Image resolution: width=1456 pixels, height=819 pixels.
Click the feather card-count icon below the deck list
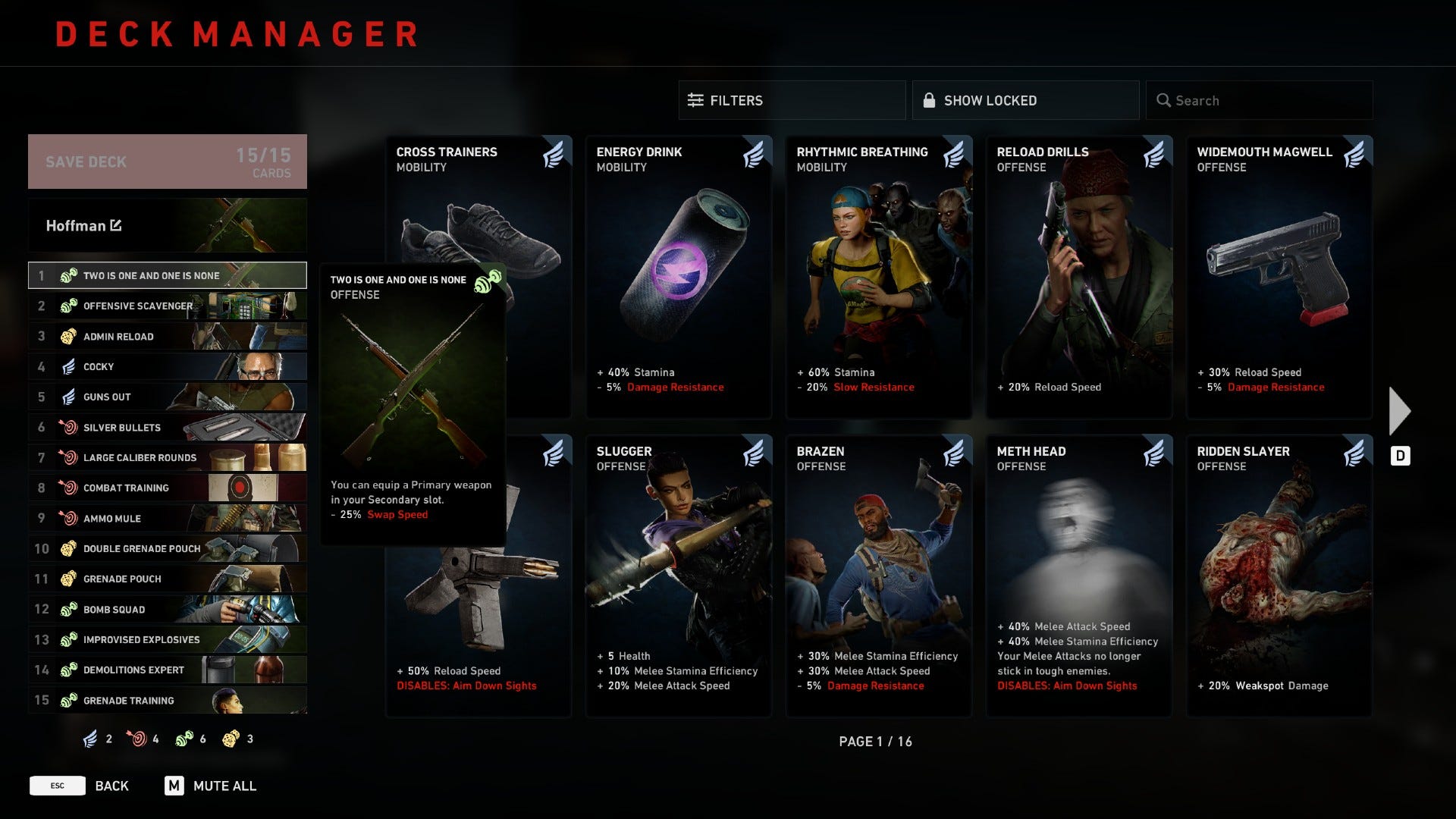[89, 738]
